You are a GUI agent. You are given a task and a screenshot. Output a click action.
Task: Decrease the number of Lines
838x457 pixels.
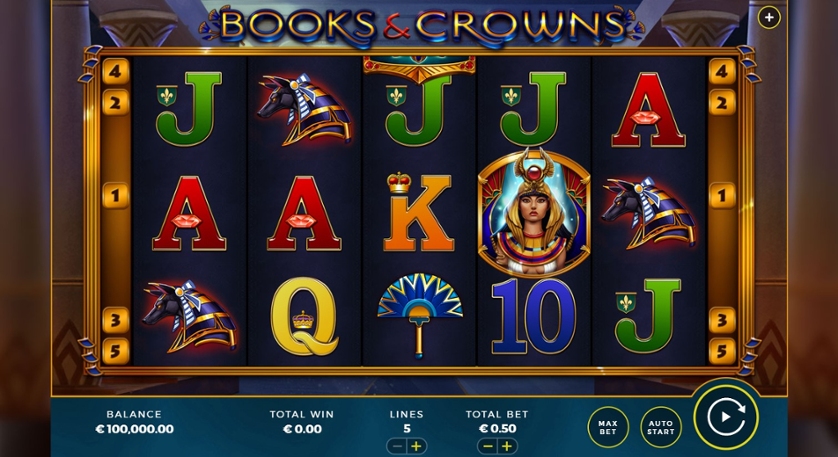(398, 446)
